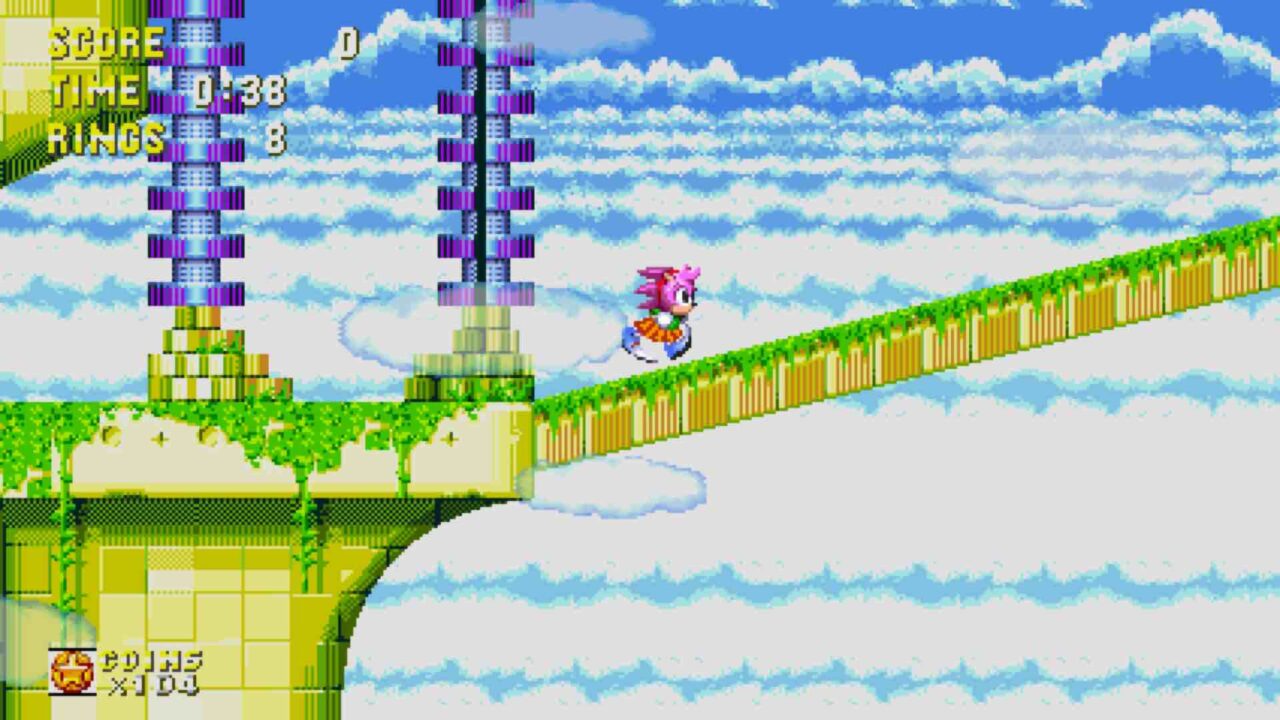
Task: Select the Amy Rose character sprite
Action: (x=663, y=310)
